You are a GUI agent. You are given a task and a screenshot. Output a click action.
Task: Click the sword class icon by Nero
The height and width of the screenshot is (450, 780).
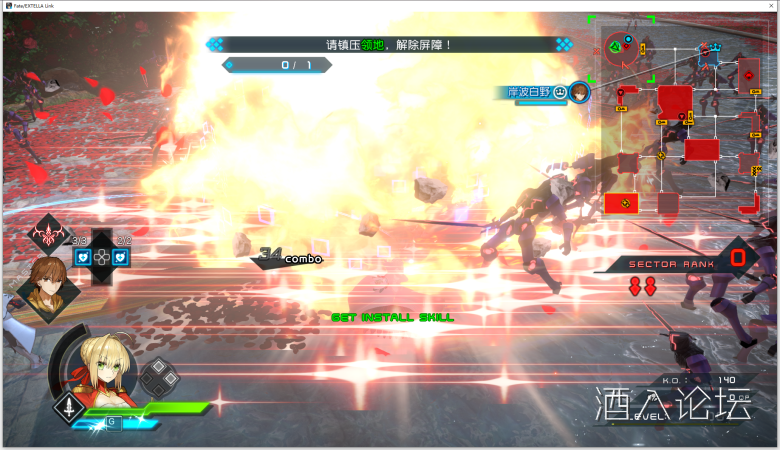68,408
